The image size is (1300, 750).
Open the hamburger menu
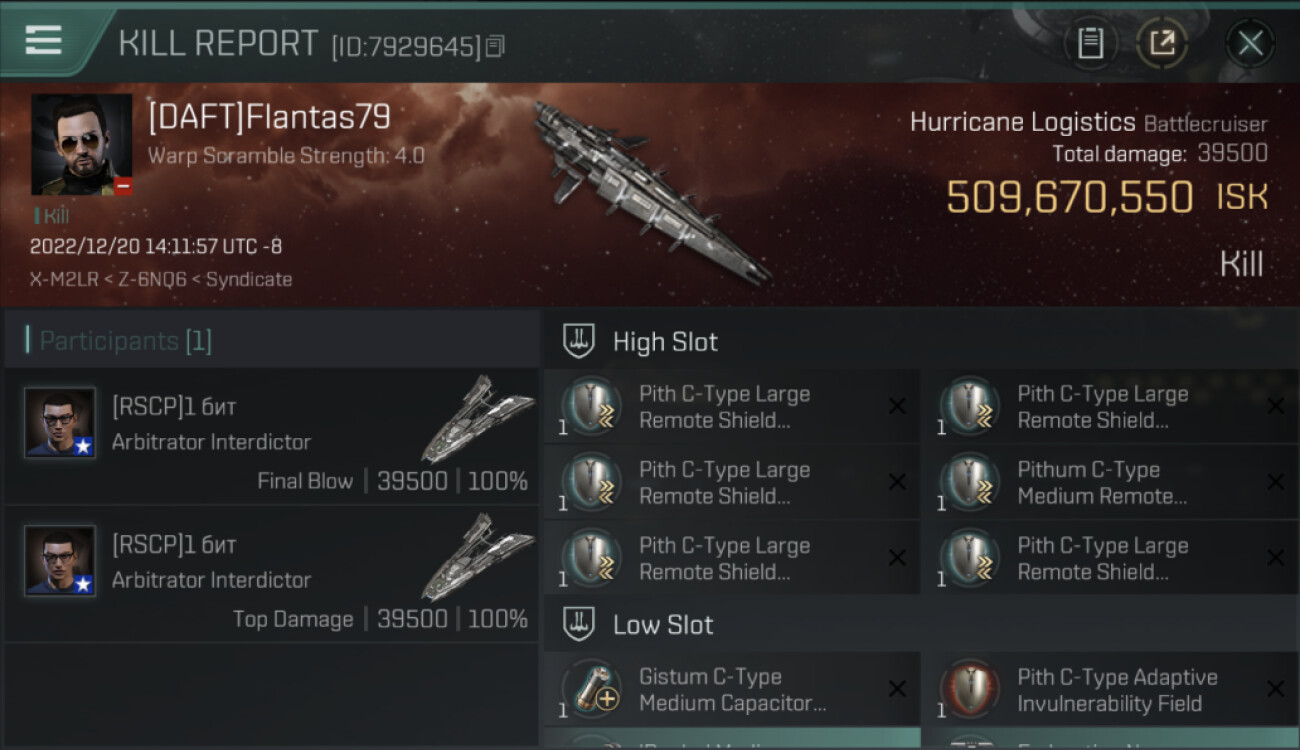(44, 40)
